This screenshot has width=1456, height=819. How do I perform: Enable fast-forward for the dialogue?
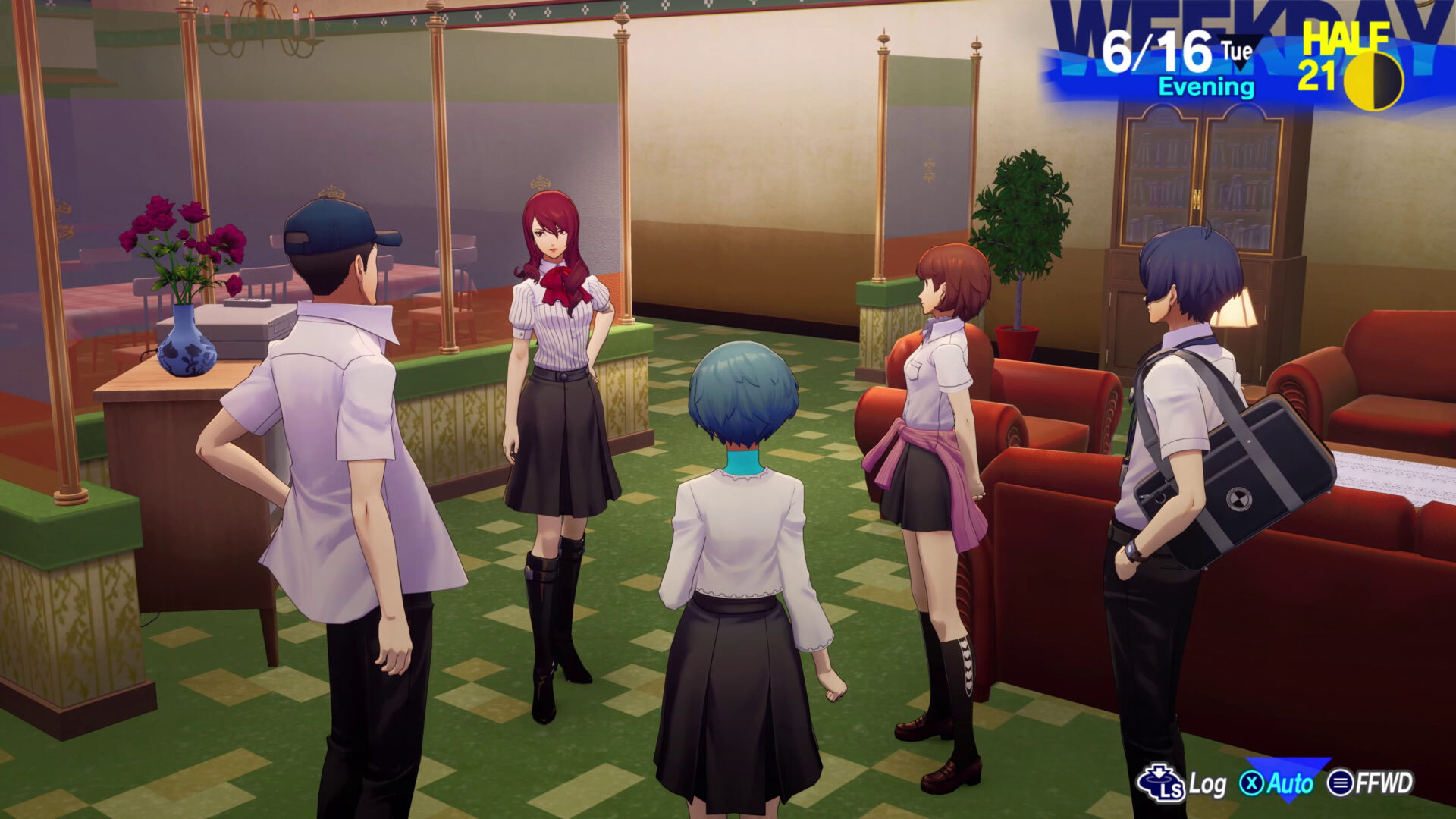point(1383,782)
